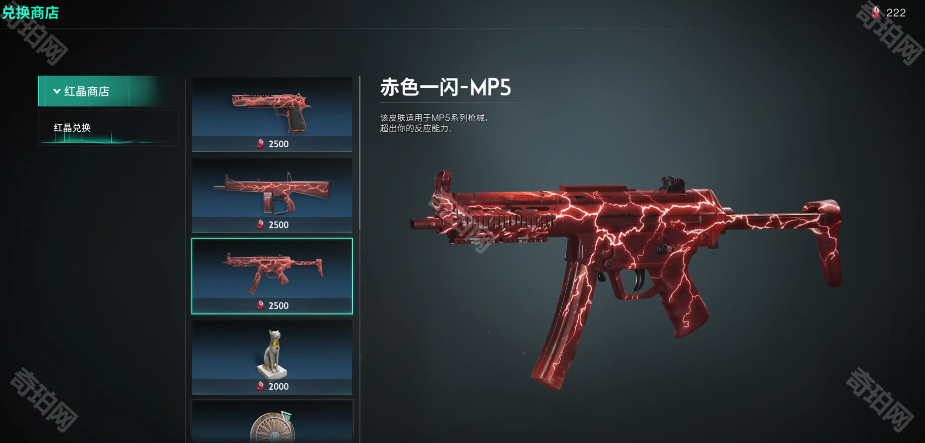Select the red MP5 skin tile
Image resolution: width=925 pixels, height=443 pixels.
coord(272,275)
